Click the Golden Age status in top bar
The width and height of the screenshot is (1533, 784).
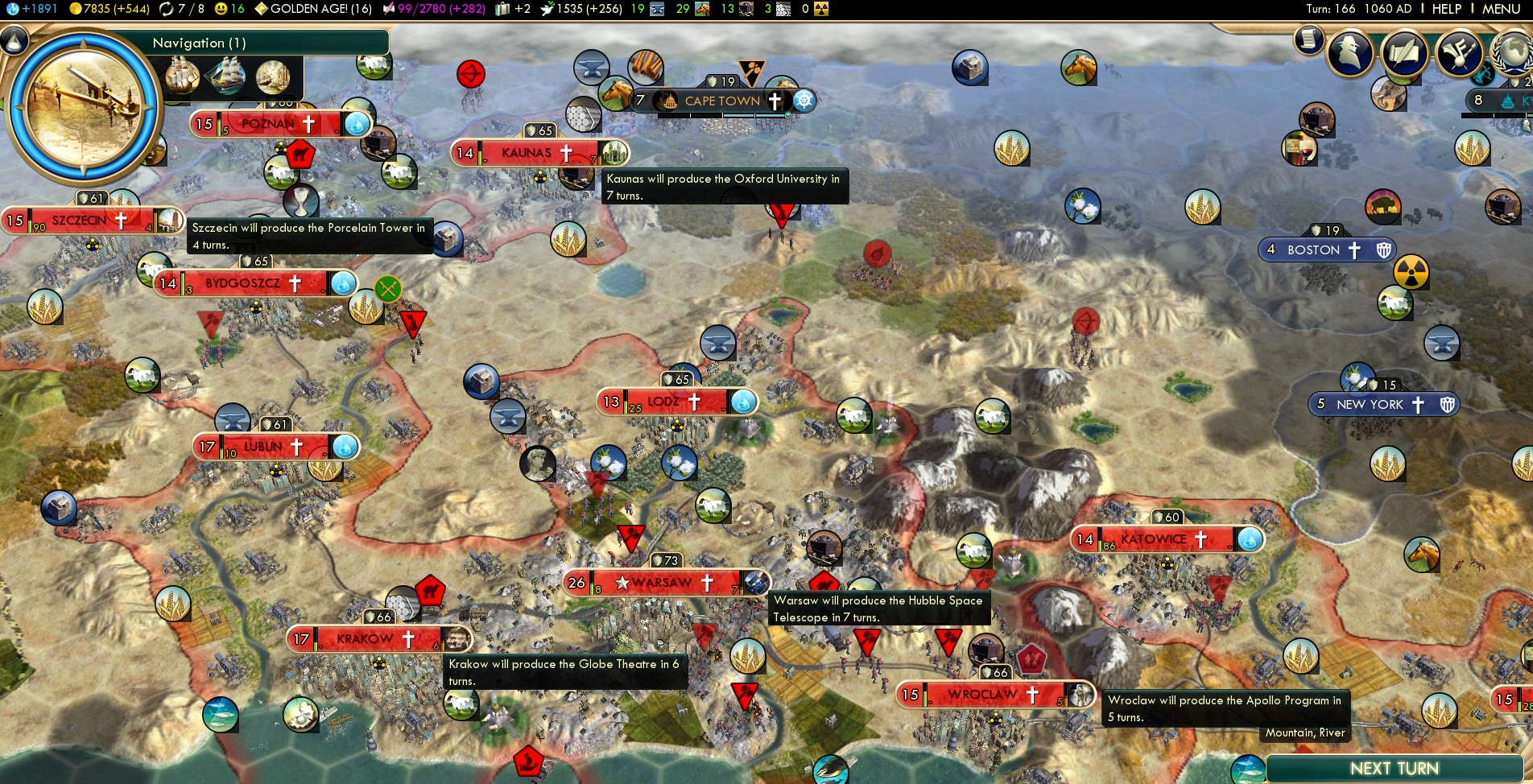pos(312,9)
